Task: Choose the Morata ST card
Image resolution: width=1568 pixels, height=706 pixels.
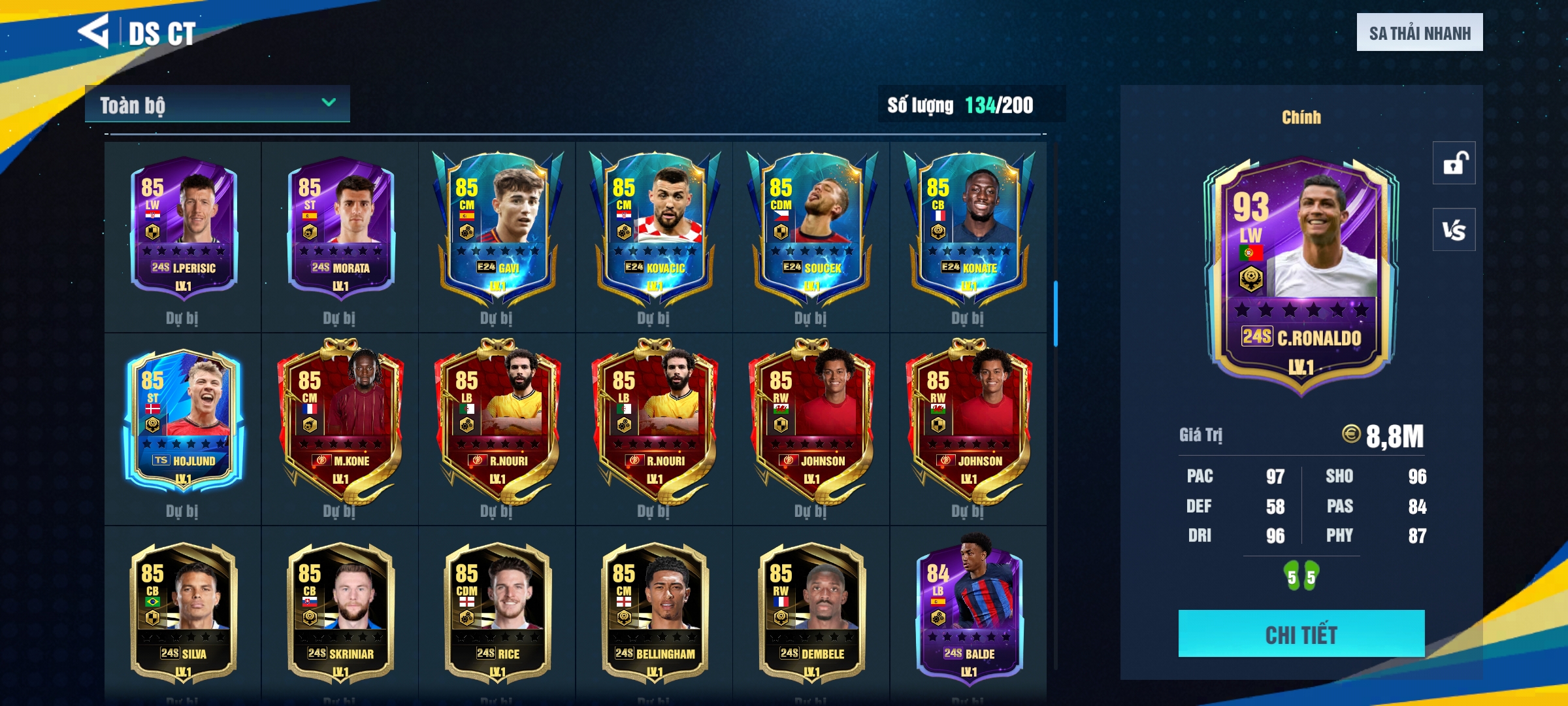Action: pos(340,229)
